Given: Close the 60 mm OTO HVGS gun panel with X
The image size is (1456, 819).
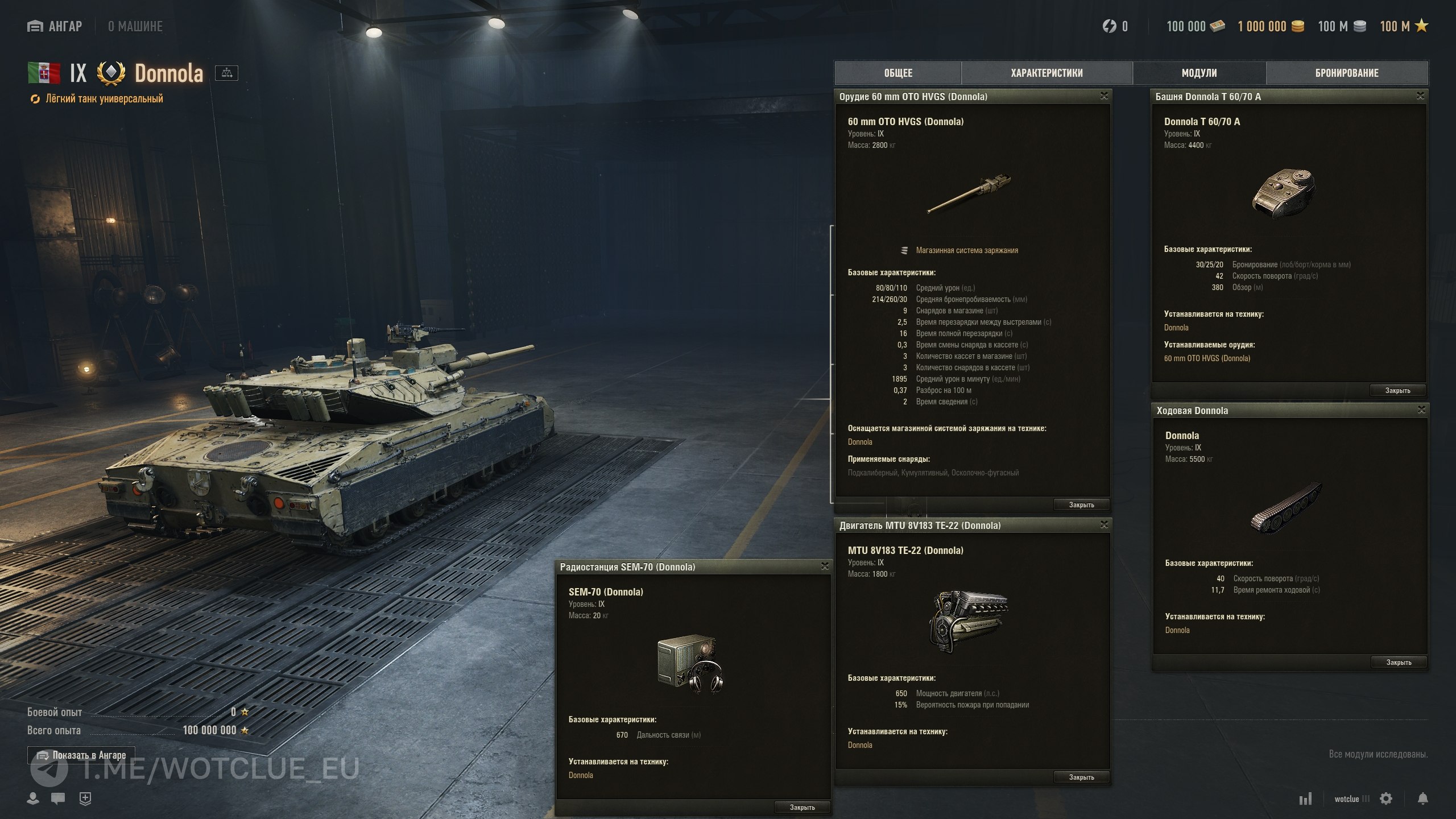Looking at the screenshot, I should [1104, 96].
